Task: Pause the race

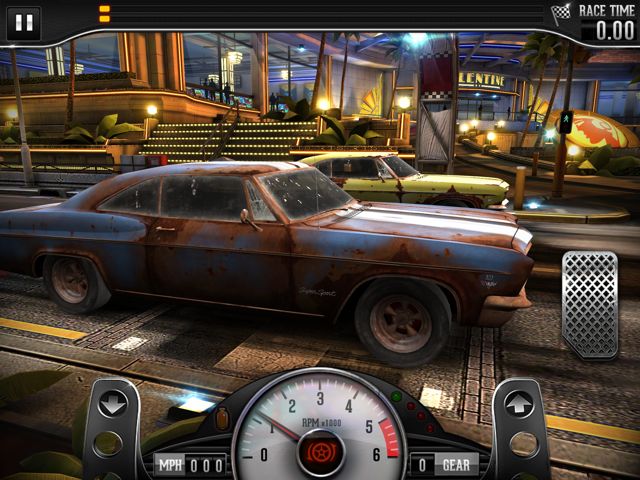Action: click(24, 23)
